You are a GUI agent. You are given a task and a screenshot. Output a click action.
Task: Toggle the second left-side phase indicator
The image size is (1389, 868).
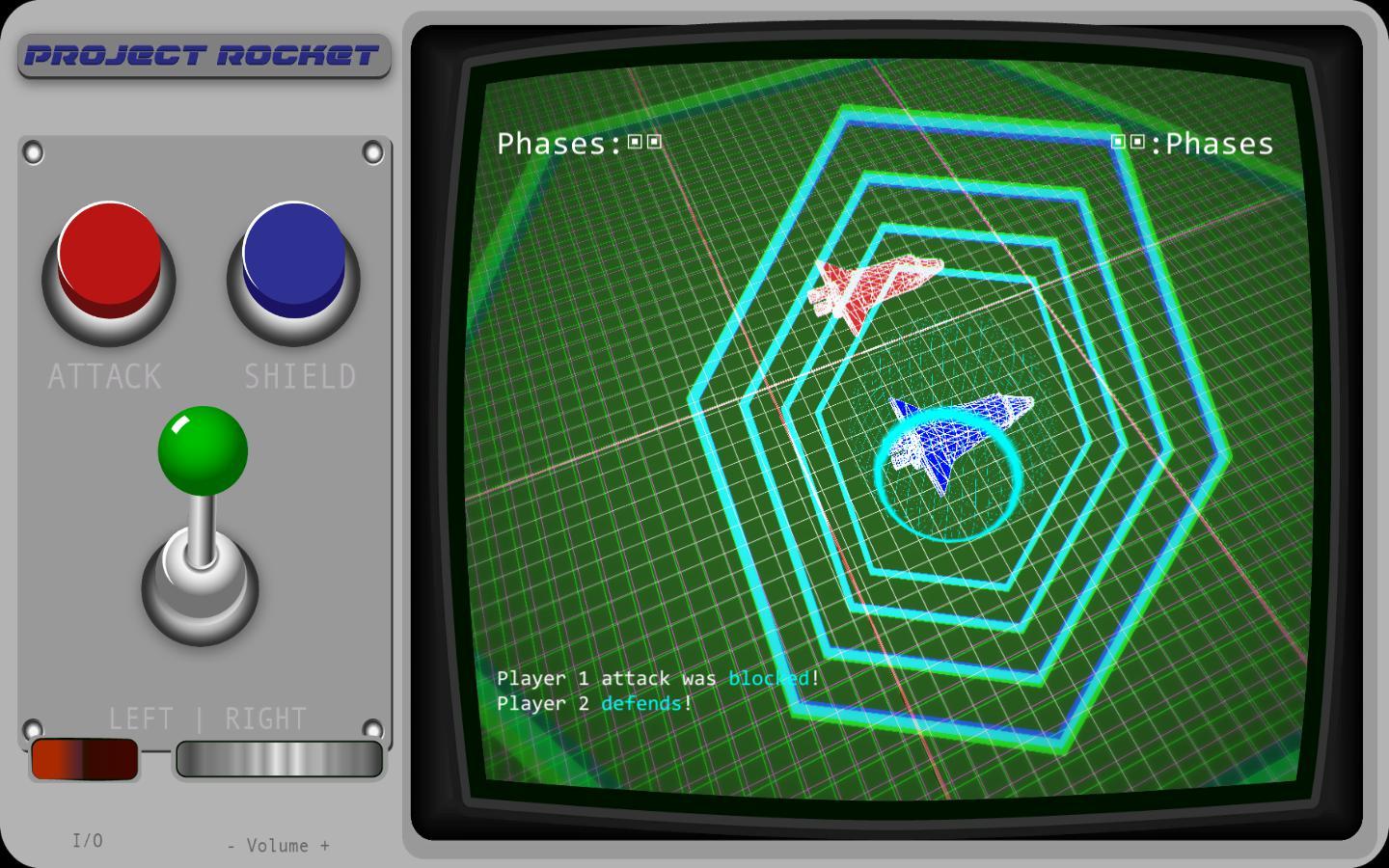pos(655,141)
